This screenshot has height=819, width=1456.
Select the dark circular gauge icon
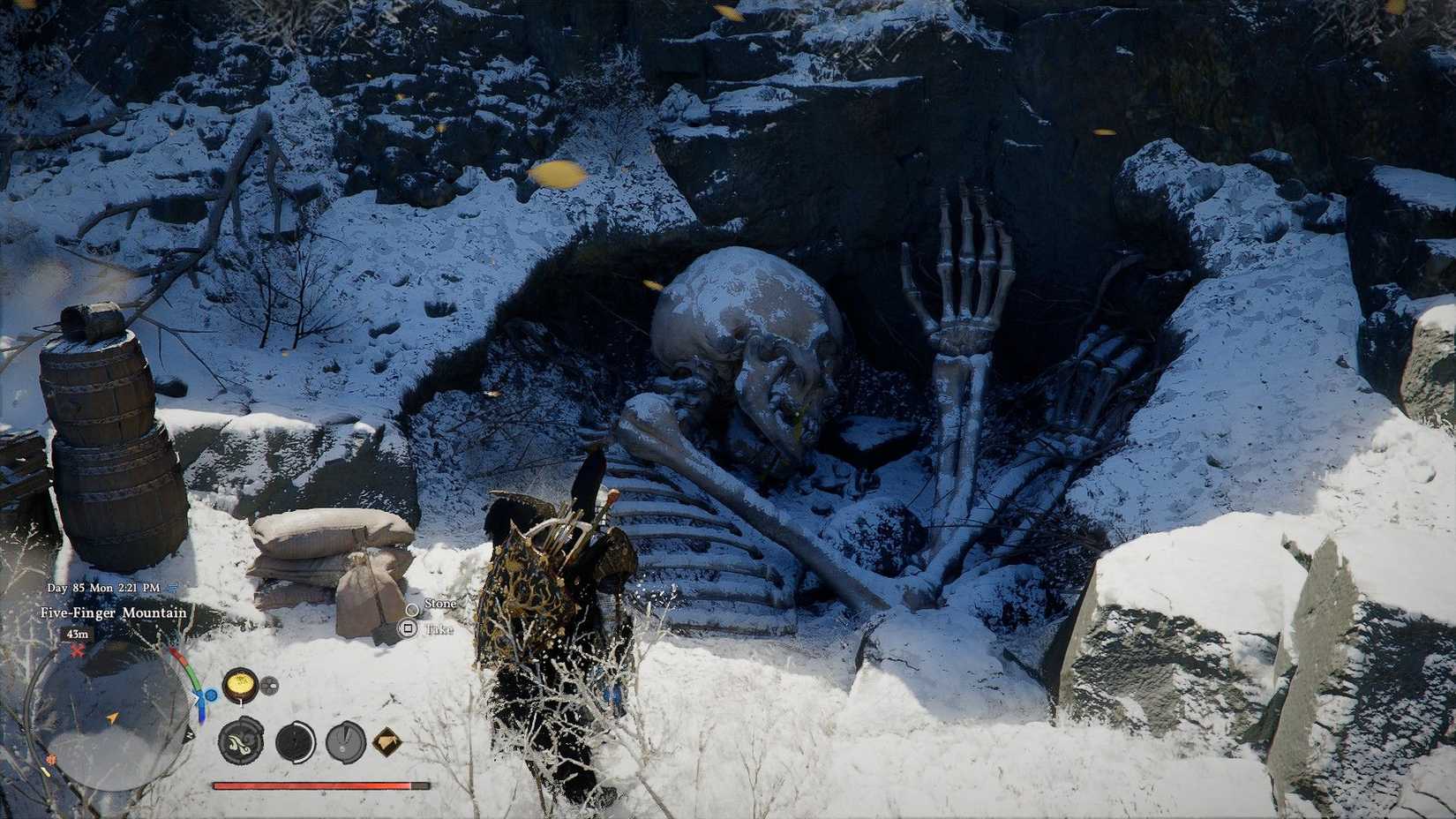pyautogui.click(x=295, y=743)
